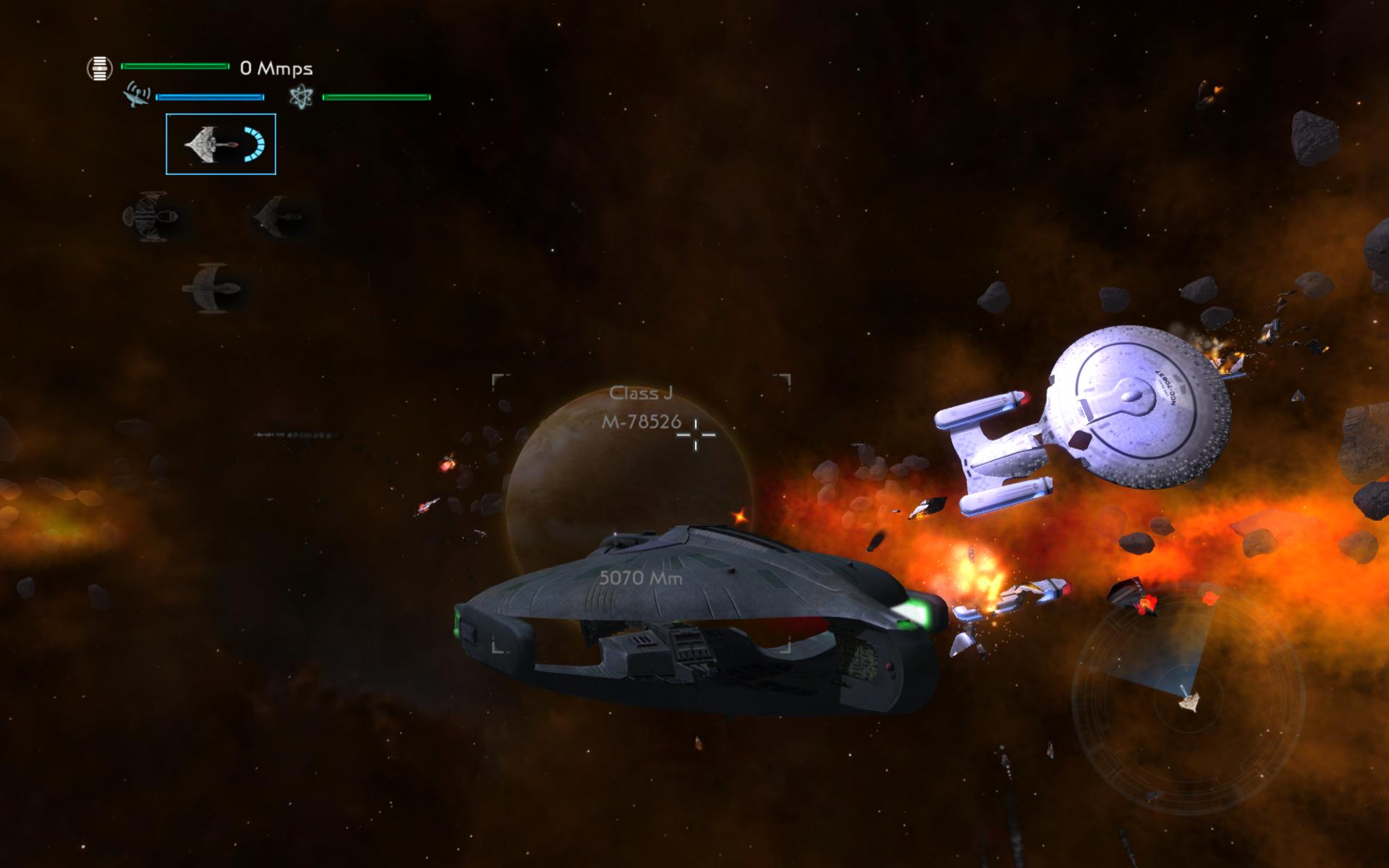Switch to the dimmed double-hulled warbird icon
This screenshot has height=868, width=1389.
[x=150, y=216]
